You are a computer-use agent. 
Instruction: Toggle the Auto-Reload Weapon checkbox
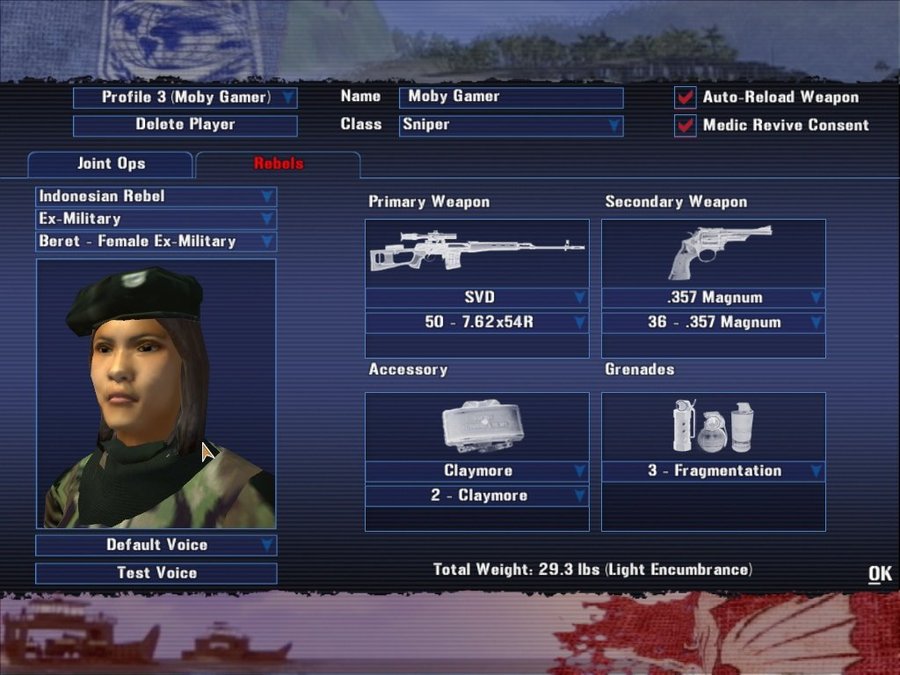685,98
